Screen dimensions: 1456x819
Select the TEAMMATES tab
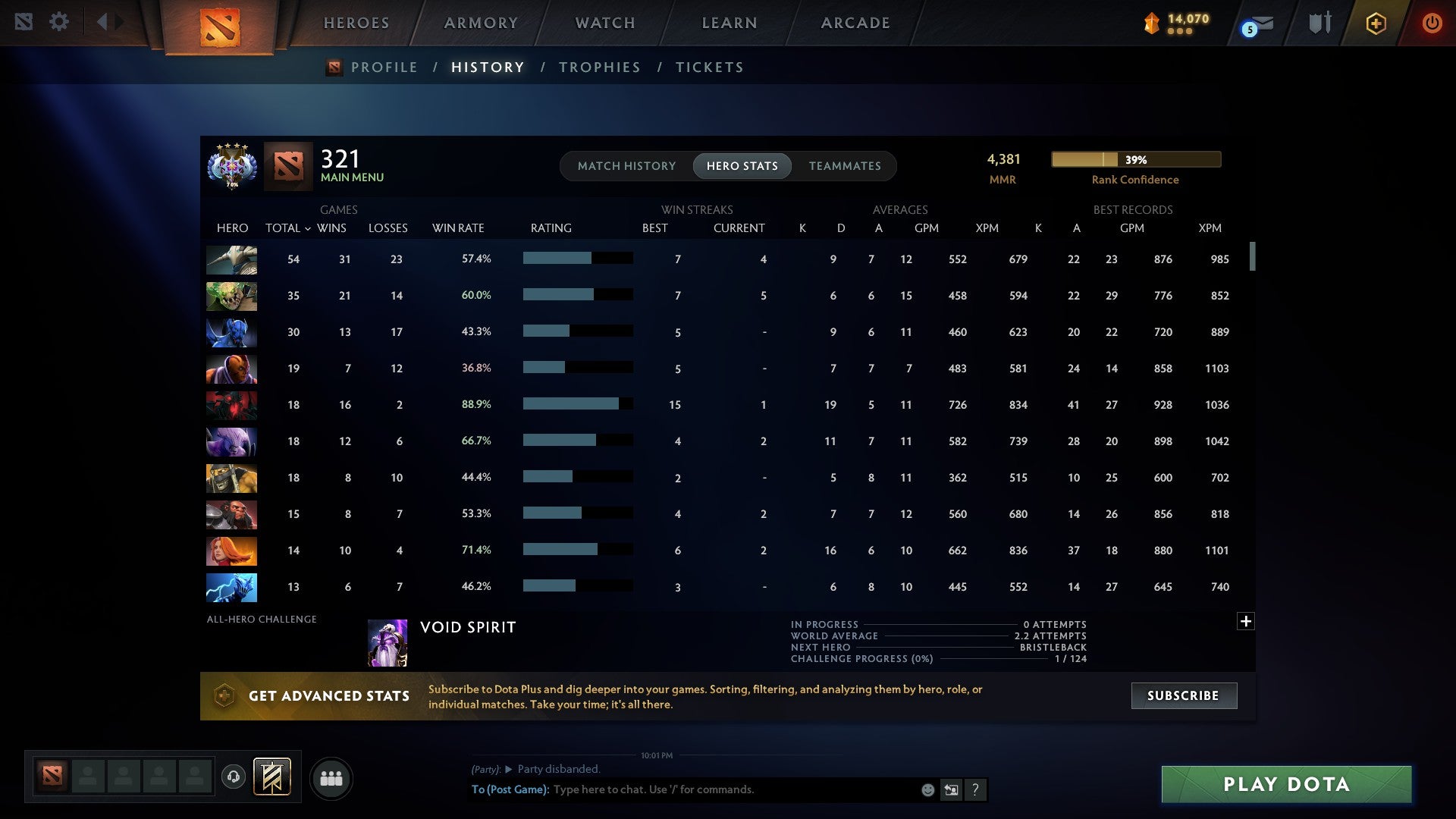click(x=845, y=165)
